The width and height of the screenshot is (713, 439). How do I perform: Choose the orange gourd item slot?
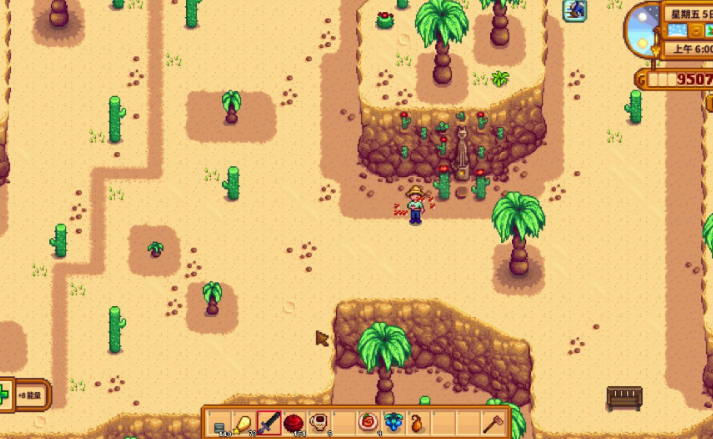point(419,424)
